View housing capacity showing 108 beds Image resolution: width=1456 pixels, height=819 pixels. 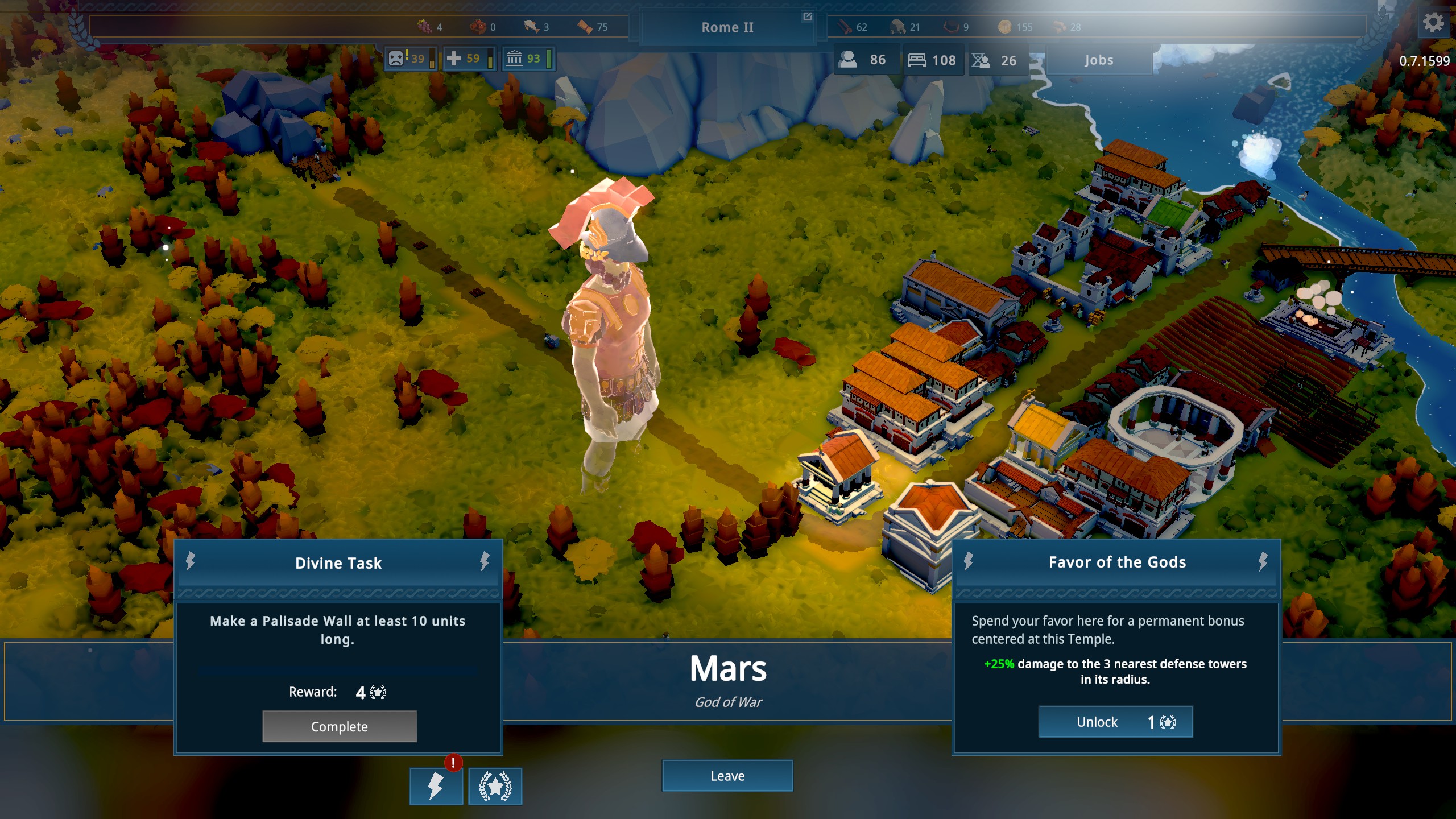tap(933, 60)
